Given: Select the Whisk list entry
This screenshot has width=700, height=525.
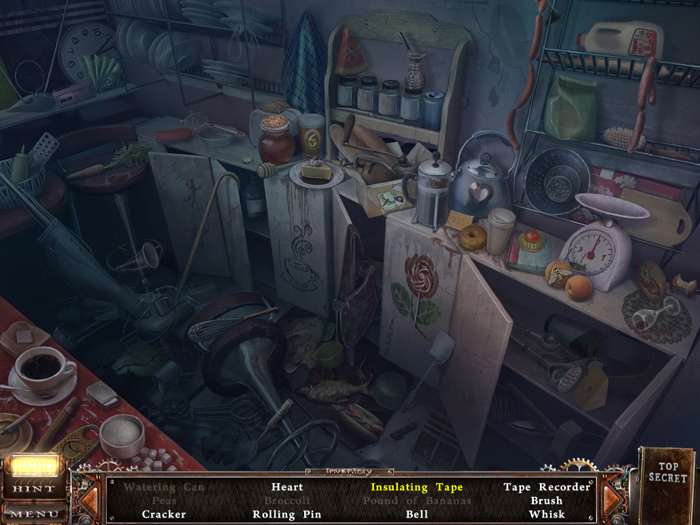Looking at the screenshot, I should pos(546,514).
